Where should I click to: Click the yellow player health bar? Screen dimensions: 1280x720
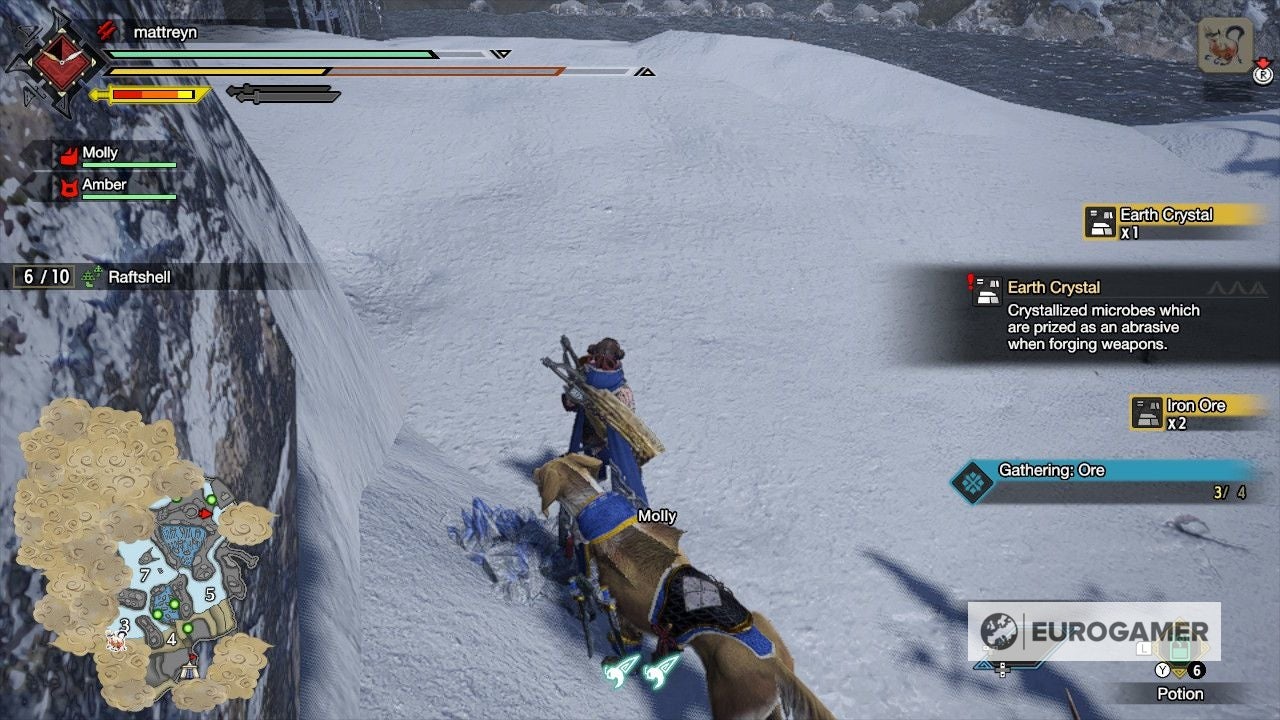click(x=250, y=72)
